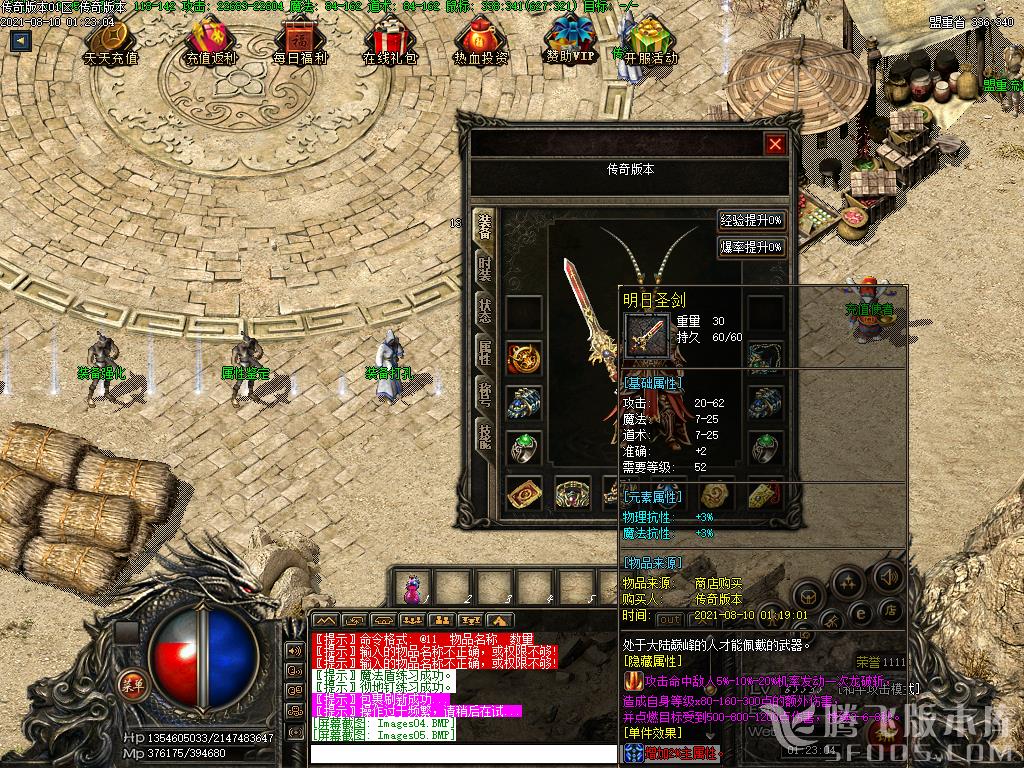Switch to the 技能 skills tab
Screen dimensions: 1024x768
pos(484,435)
